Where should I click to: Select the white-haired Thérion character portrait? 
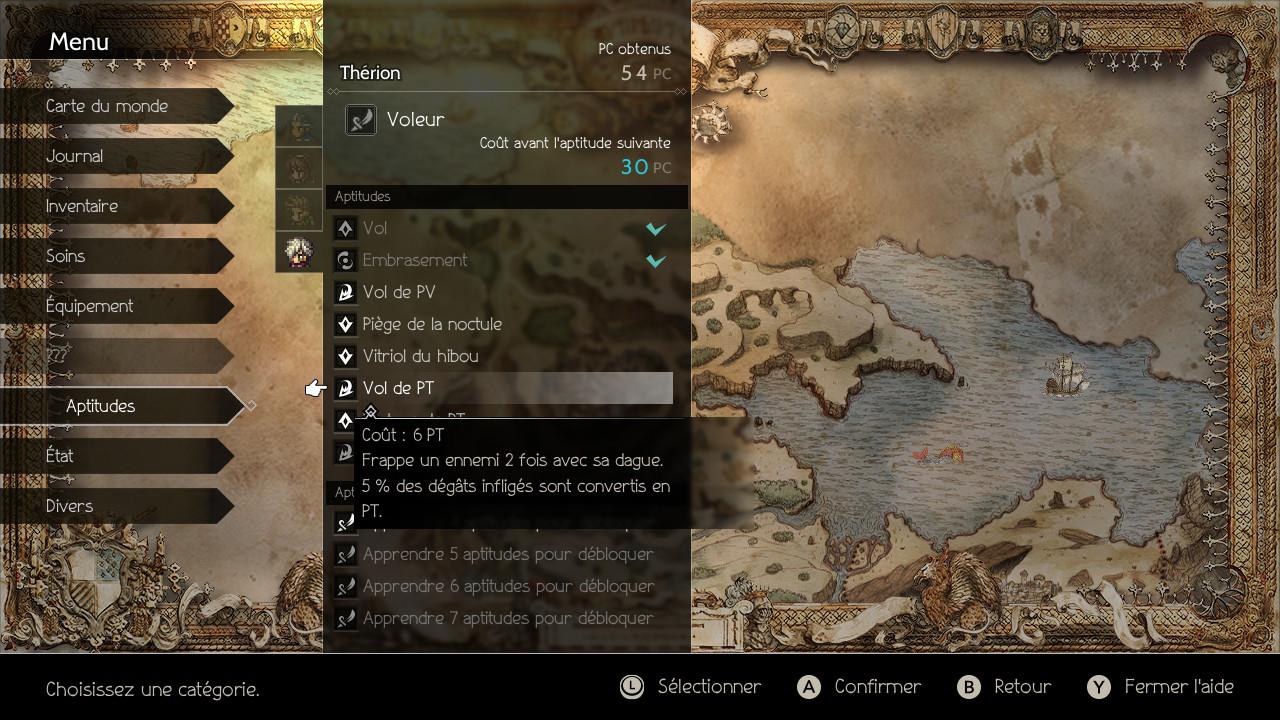(x=299, y=252)
